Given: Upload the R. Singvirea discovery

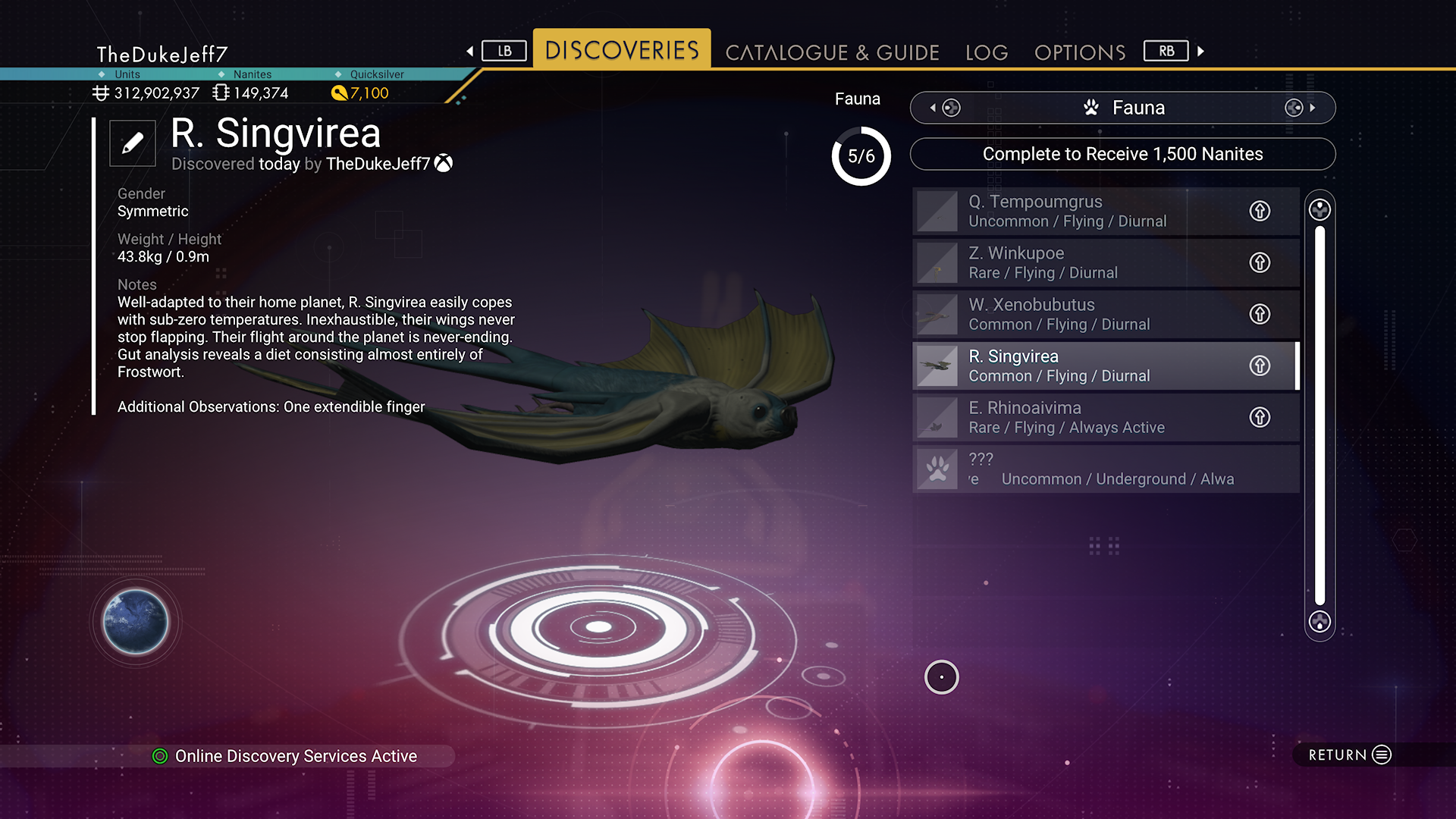Looking at the screenshot, I should (1260, 366).
